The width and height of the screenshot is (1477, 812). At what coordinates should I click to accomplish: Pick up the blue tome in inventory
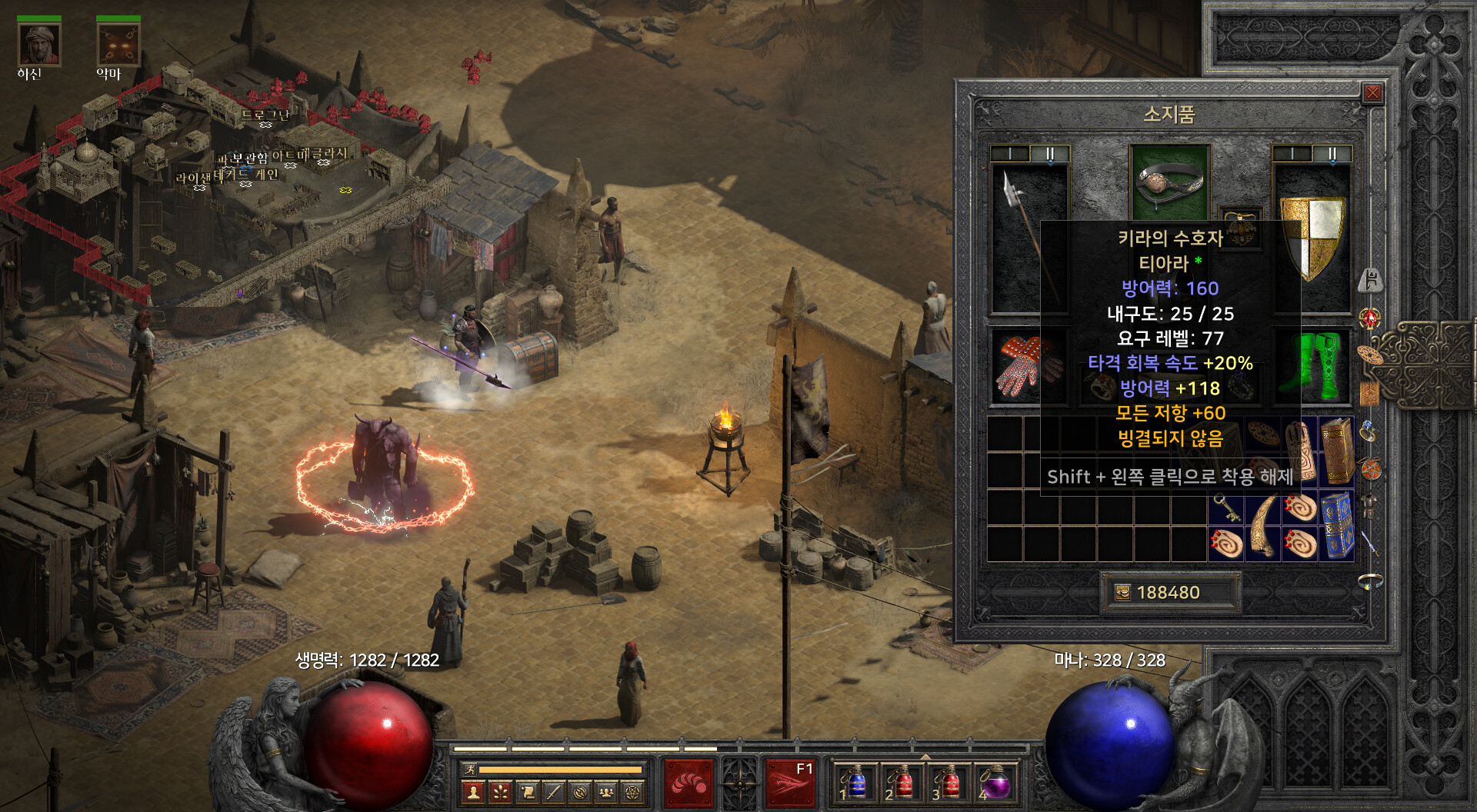pyautogui.click(x=1337, y=526)
